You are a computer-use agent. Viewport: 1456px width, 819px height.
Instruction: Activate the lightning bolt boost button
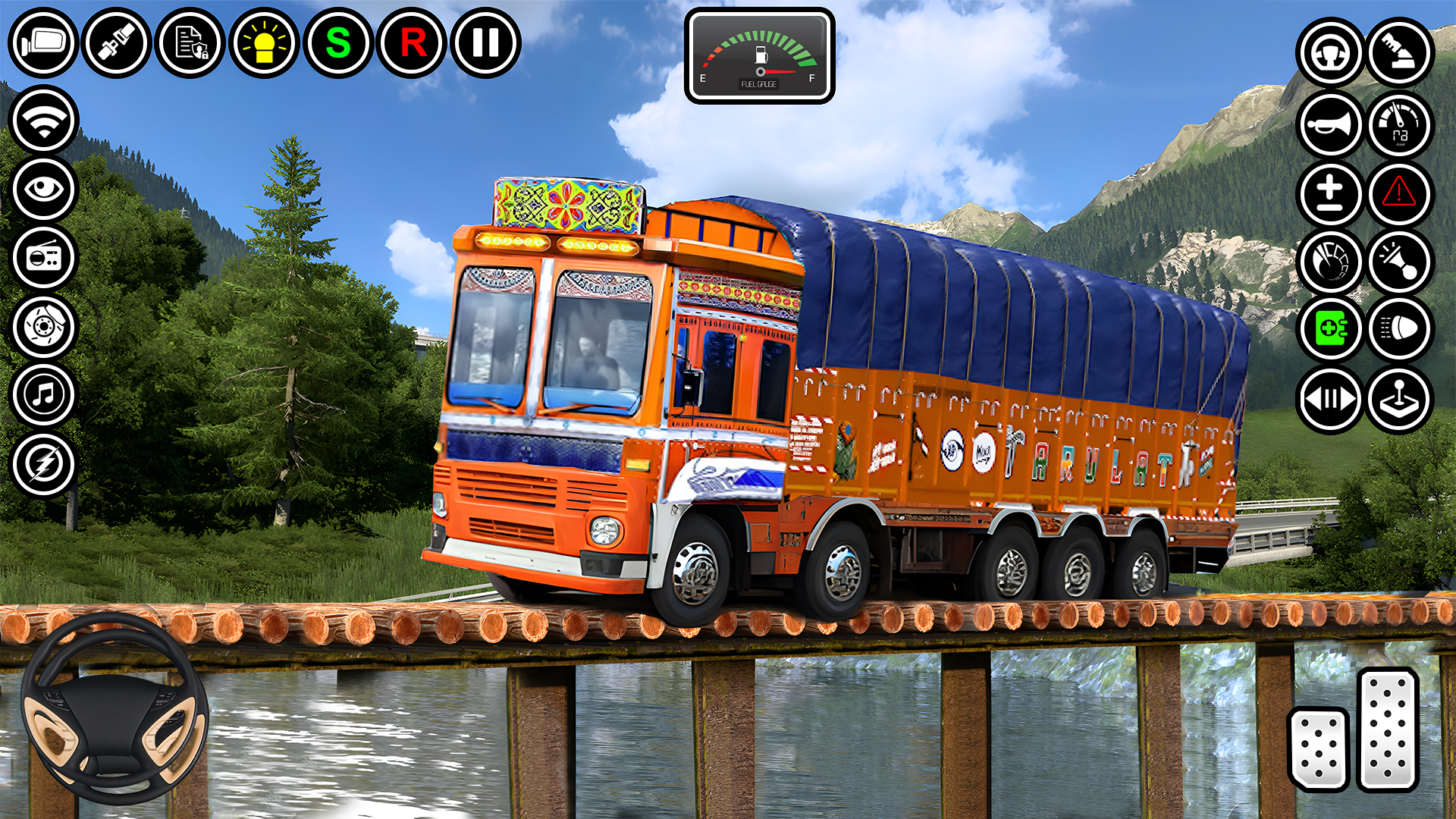click(x=44, y=464)
